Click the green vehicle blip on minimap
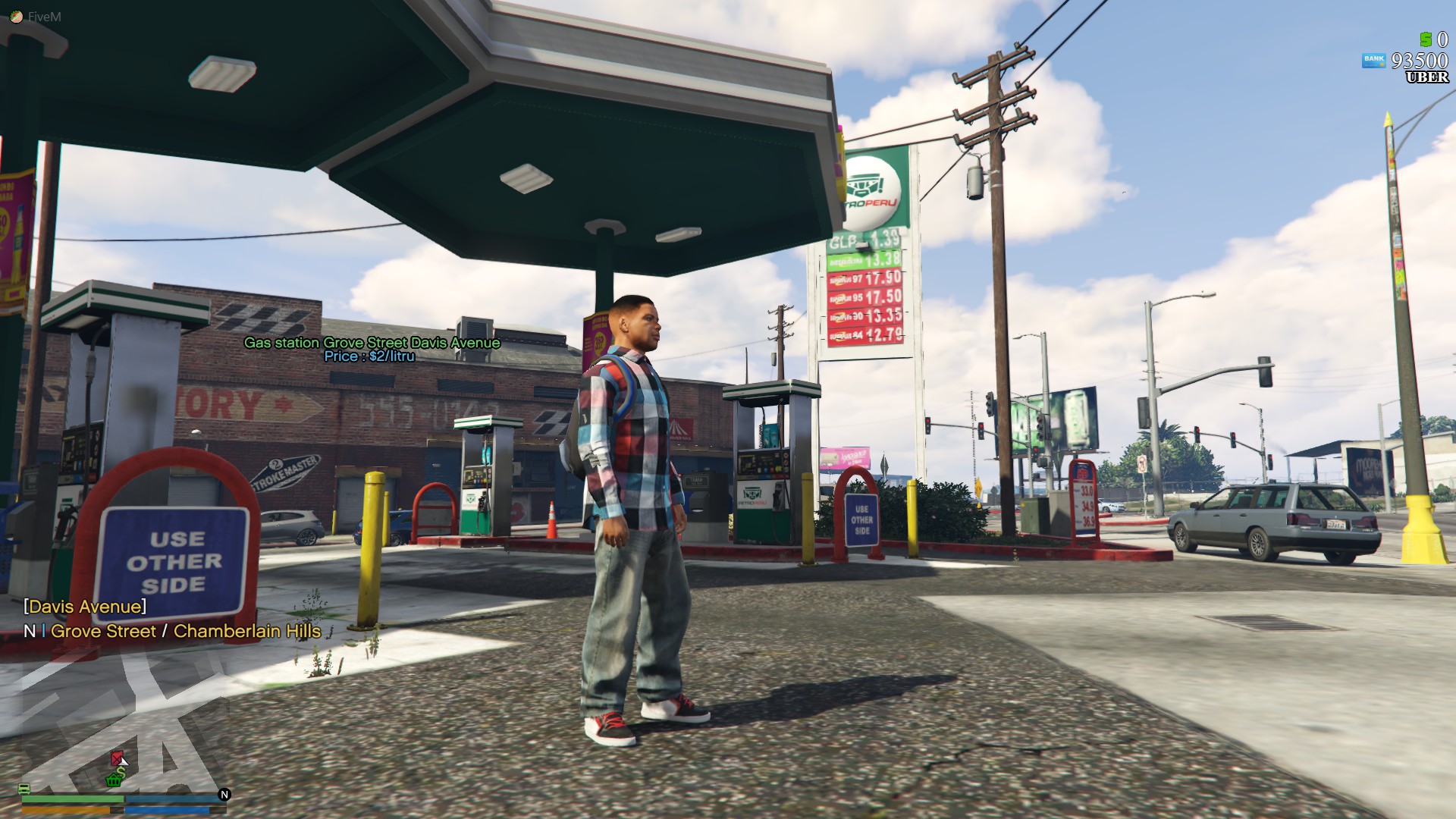 24,789
